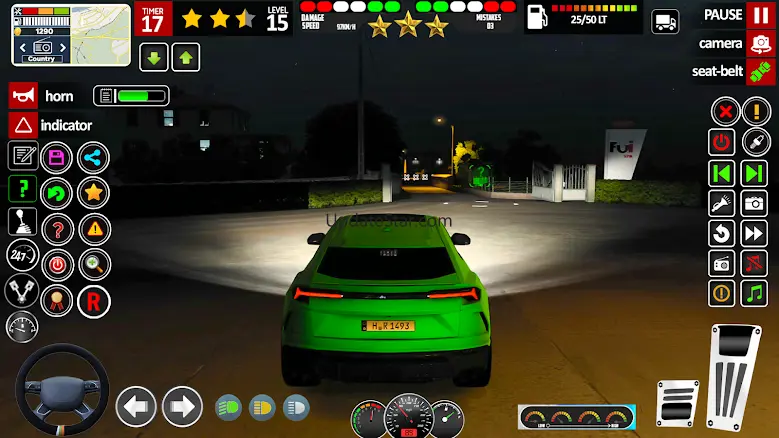The image size is (779, 438).
Task: Select the orange star icon
Action: [93, 192]
